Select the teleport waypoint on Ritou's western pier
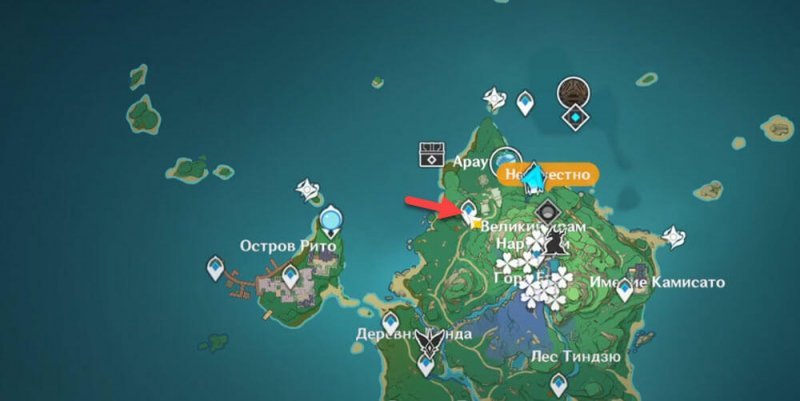Screen dimensions: 800x401 coord(214,268)
